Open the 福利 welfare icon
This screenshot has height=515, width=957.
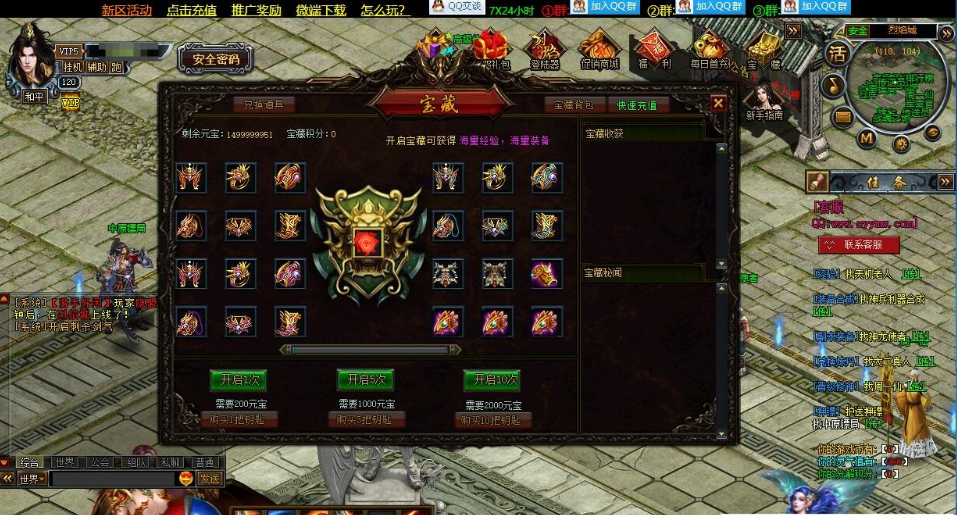[654, 50]
